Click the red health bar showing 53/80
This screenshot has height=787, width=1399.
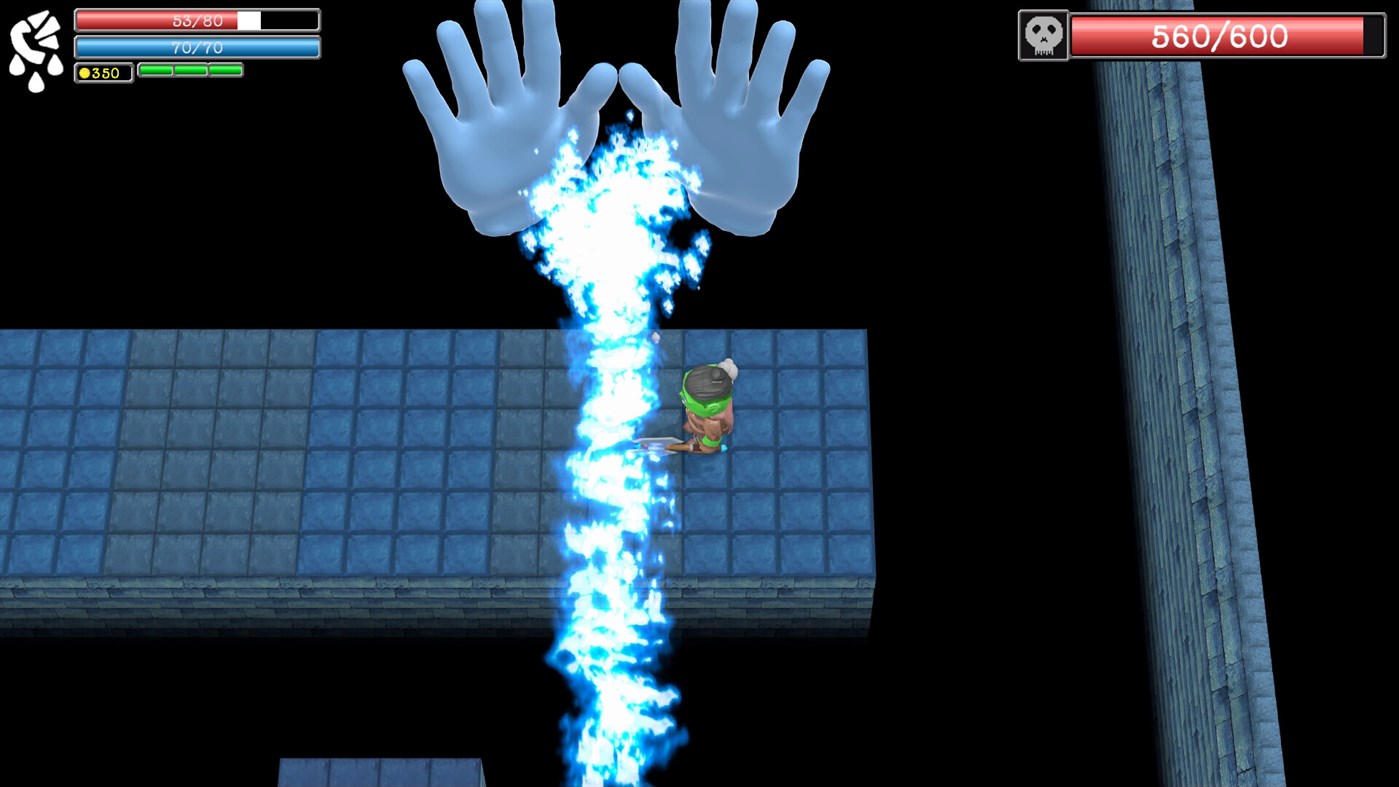195,19
